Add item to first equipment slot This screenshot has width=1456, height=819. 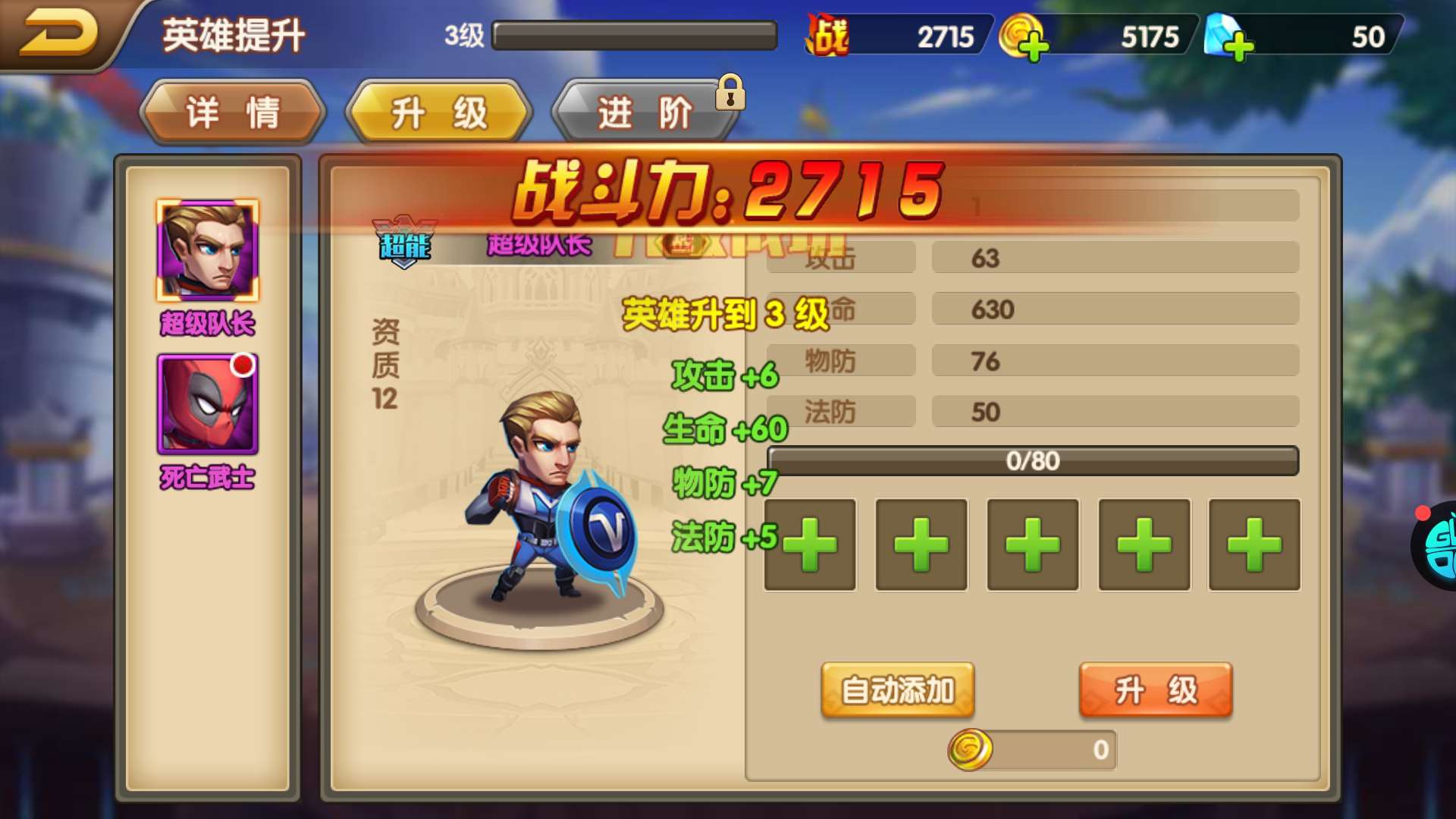click(808, 545)
